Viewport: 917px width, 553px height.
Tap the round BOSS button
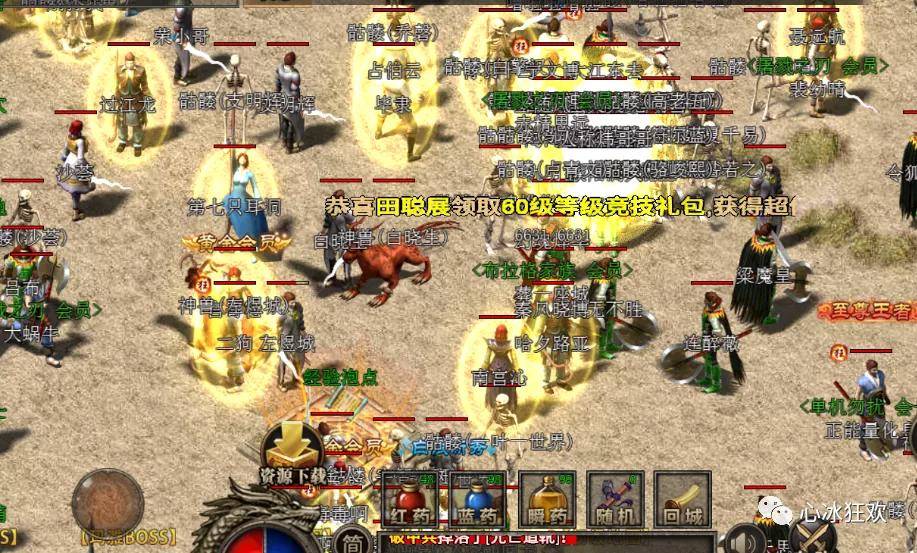coord(108,502)
